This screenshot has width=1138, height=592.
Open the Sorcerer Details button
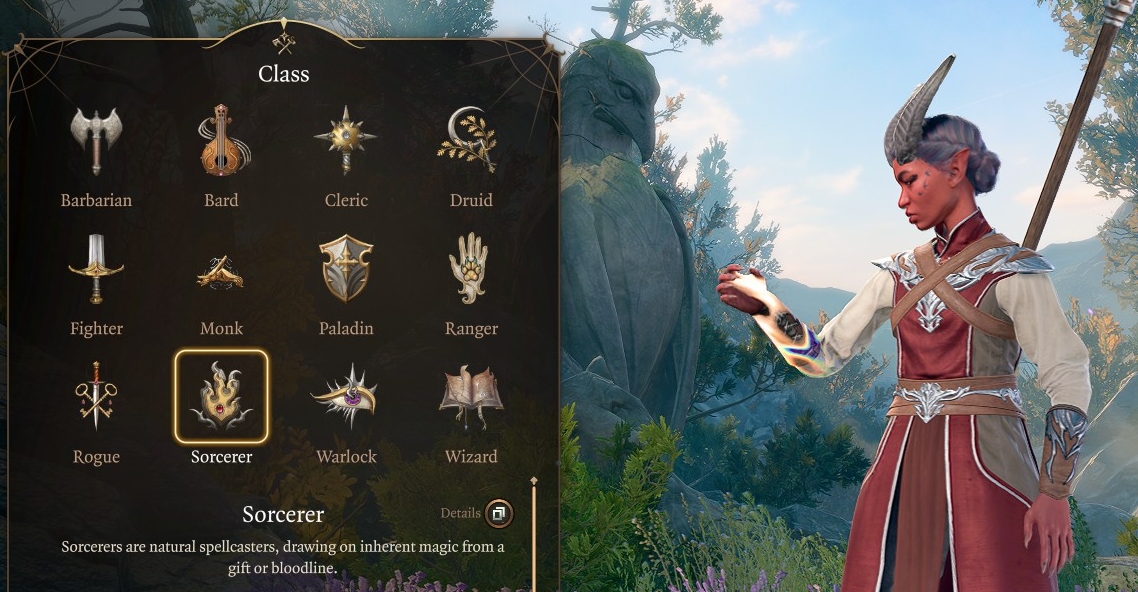click(x=498, y=514)
